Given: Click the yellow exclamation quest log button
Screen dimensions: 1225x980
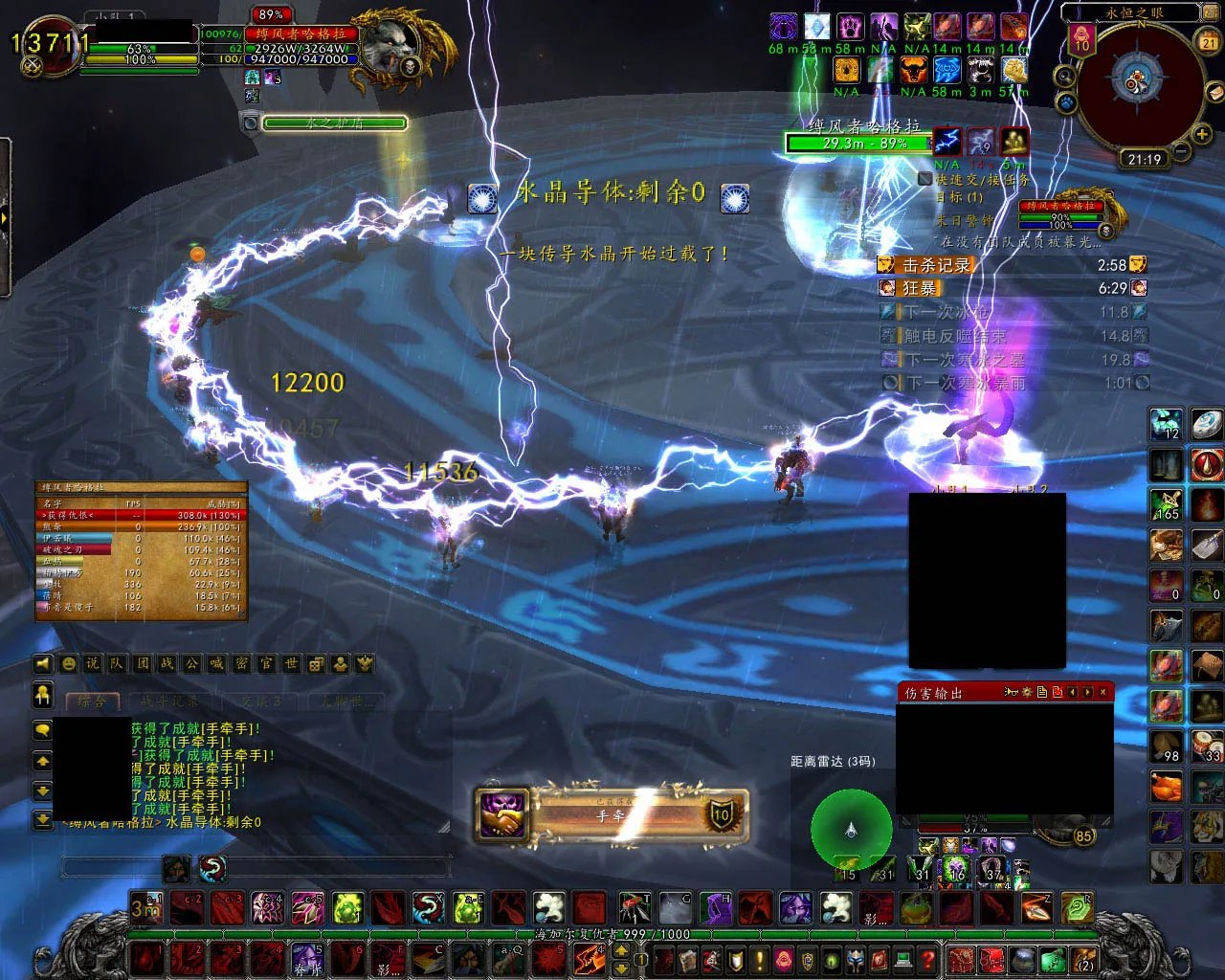Looking at the screenshot, I should pyautogui.click(x=760, y=958).
